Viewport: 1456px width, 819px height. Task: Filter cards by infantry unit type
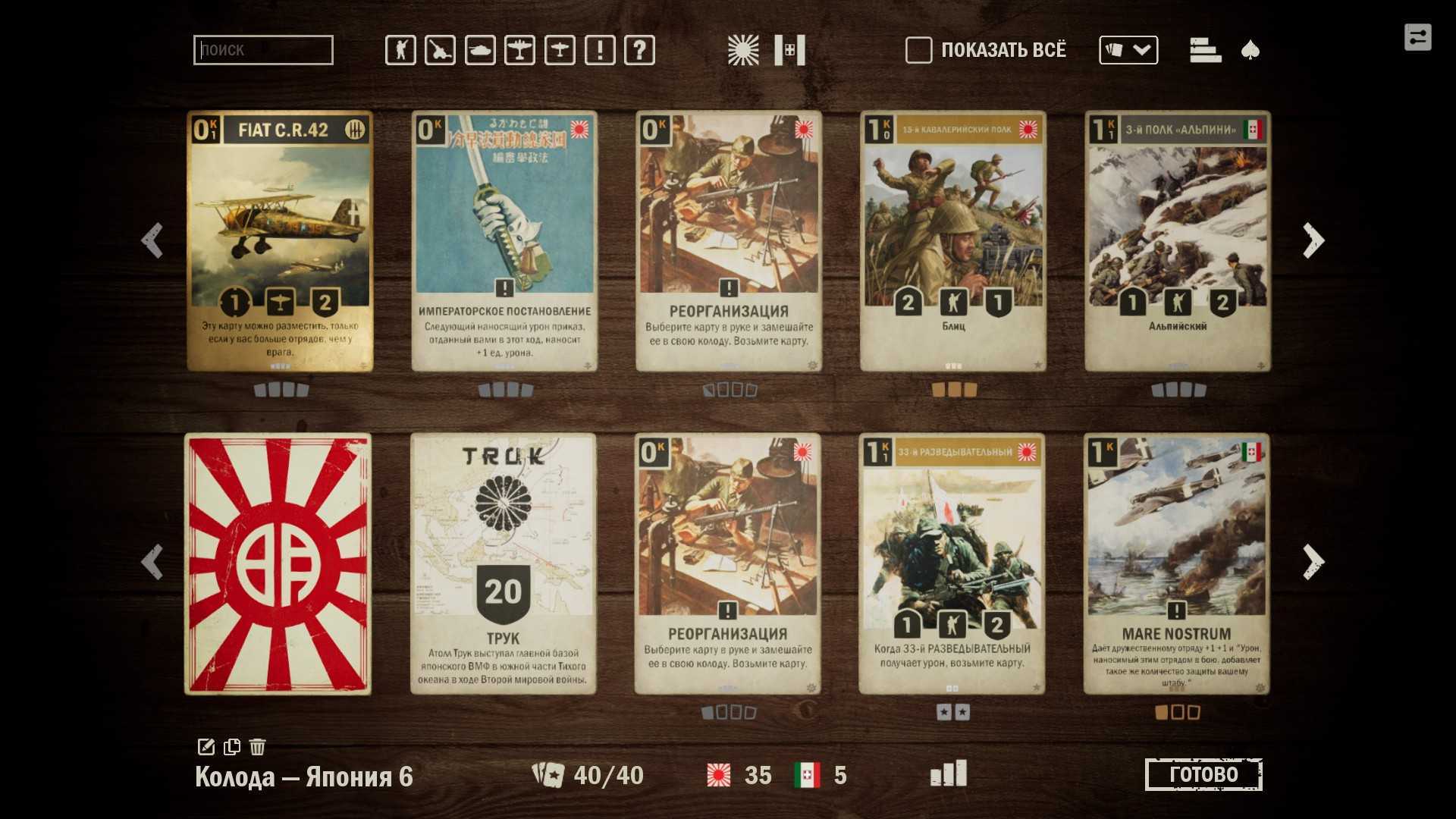(400, 51)
